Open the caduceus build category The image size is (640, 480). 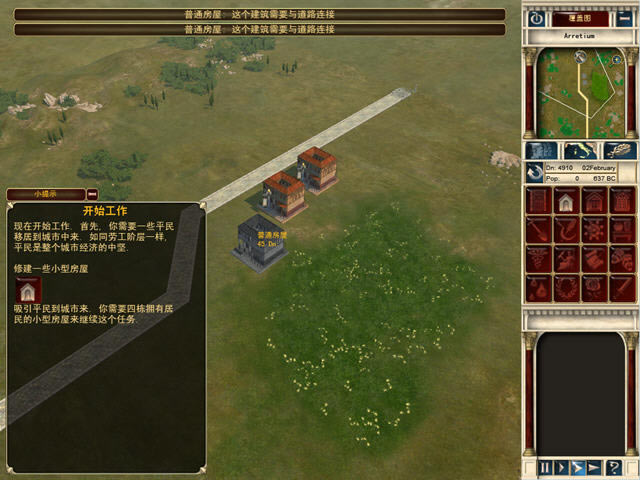539,260
